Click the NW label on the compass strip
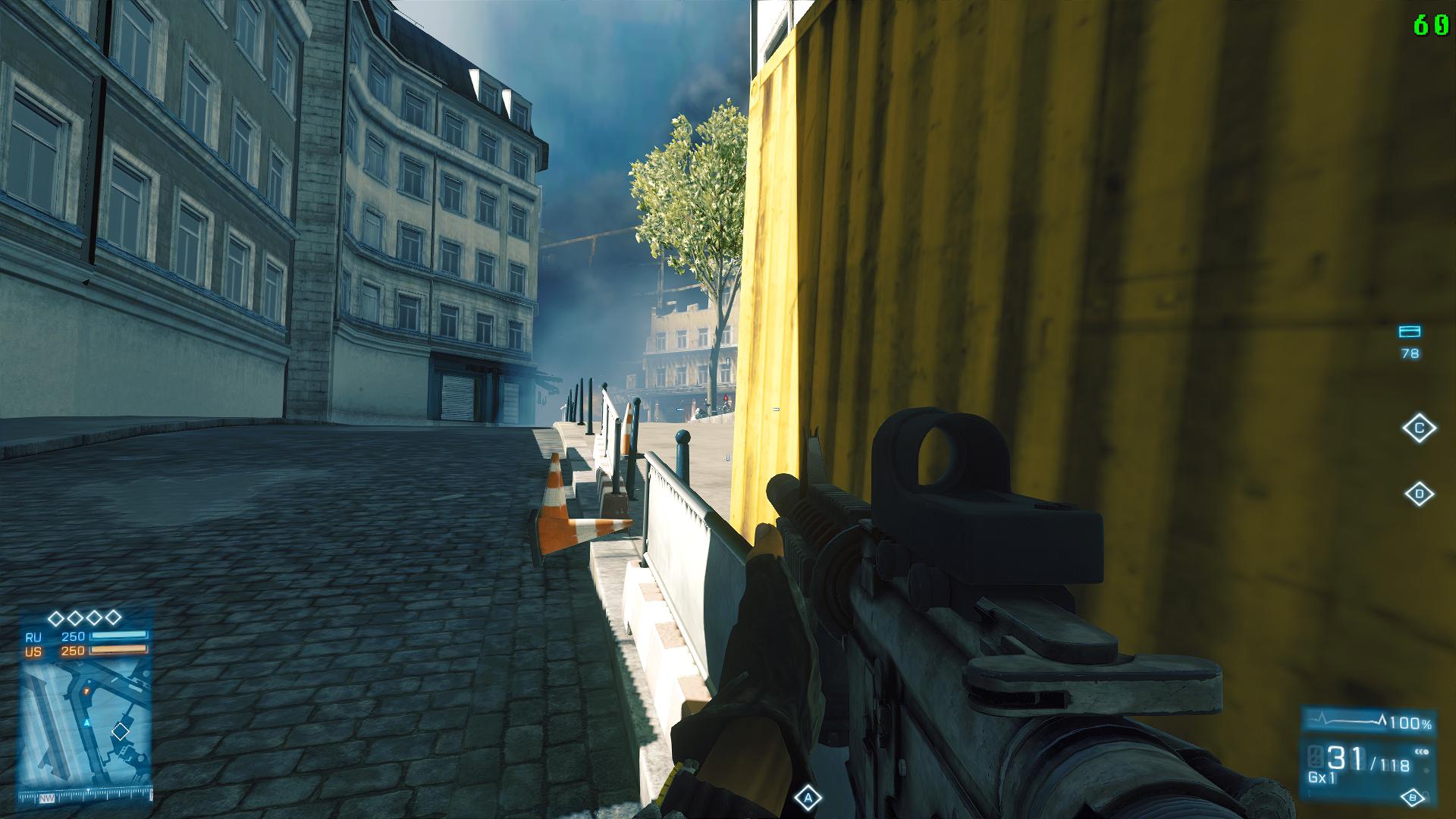The width and height of the screenshot is (1456, 819). 47,799
